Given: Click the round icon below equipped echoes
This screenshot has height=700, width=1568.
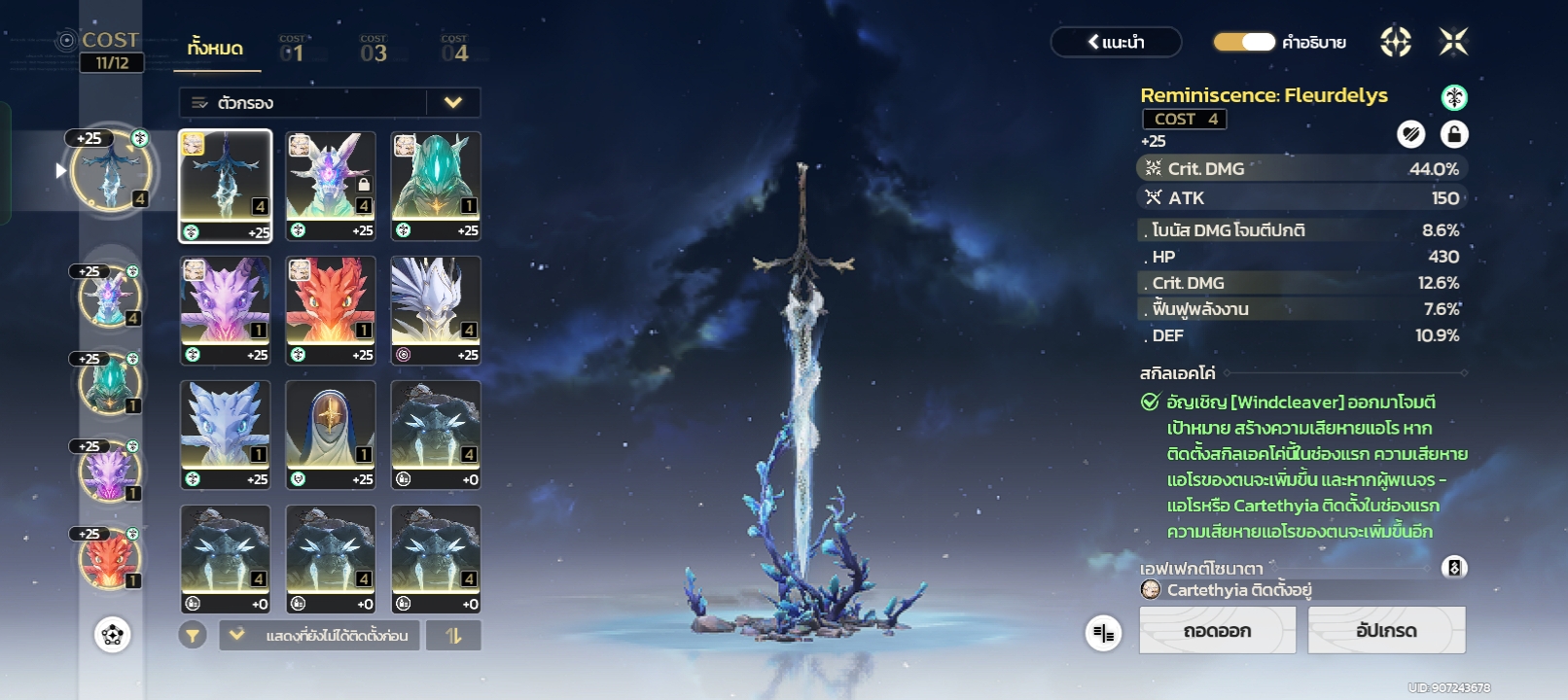Looking at the screenshot, I should point(113,635).
